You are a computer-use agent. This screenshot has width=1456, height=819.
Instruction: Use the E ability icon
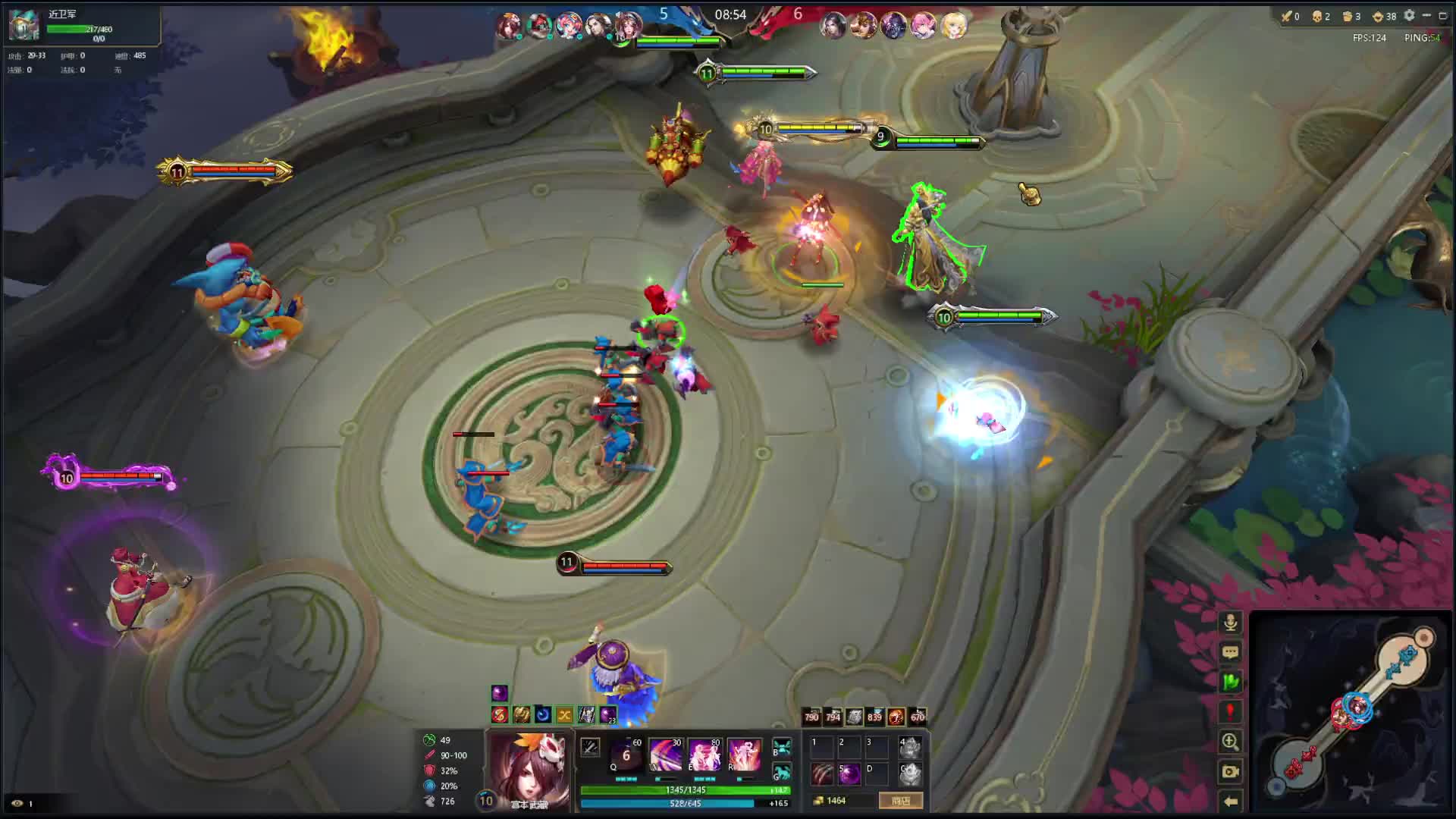click(x=704, y=755)
